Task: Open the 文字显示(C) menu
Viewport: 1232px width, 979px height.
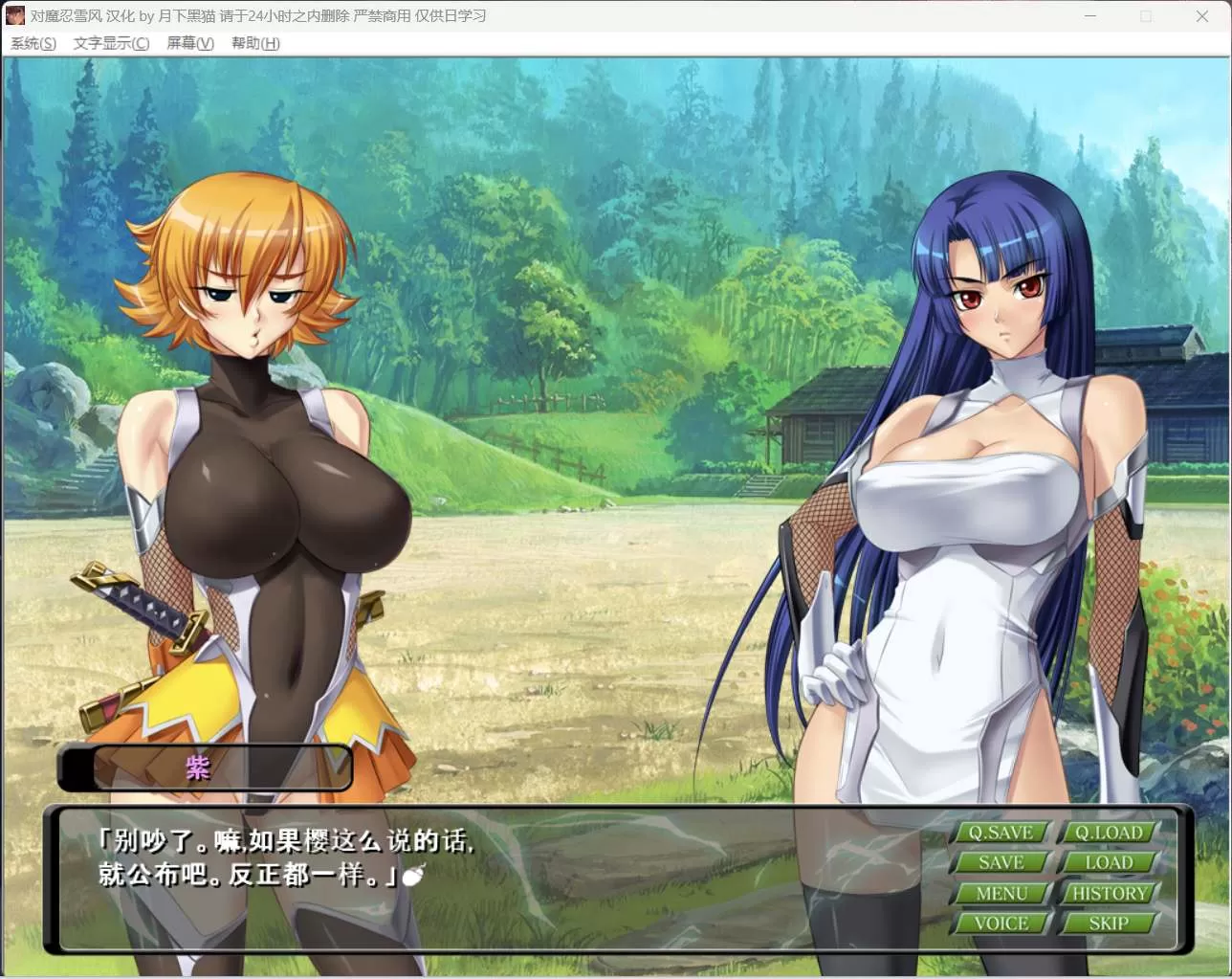Action: point(110,43)
